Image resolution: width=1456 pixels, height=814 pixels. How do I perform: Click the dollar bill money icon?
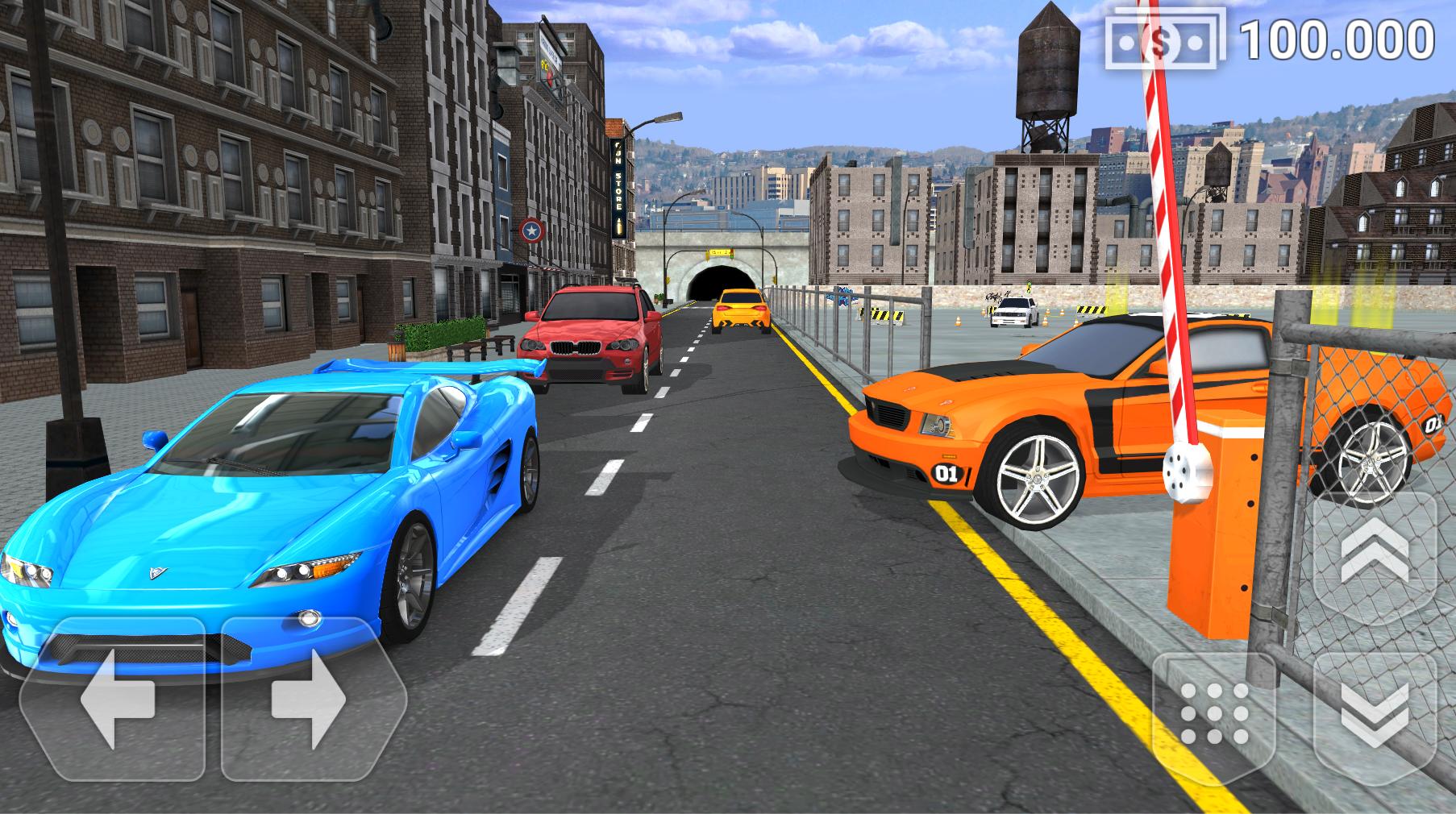[1164, 39]
